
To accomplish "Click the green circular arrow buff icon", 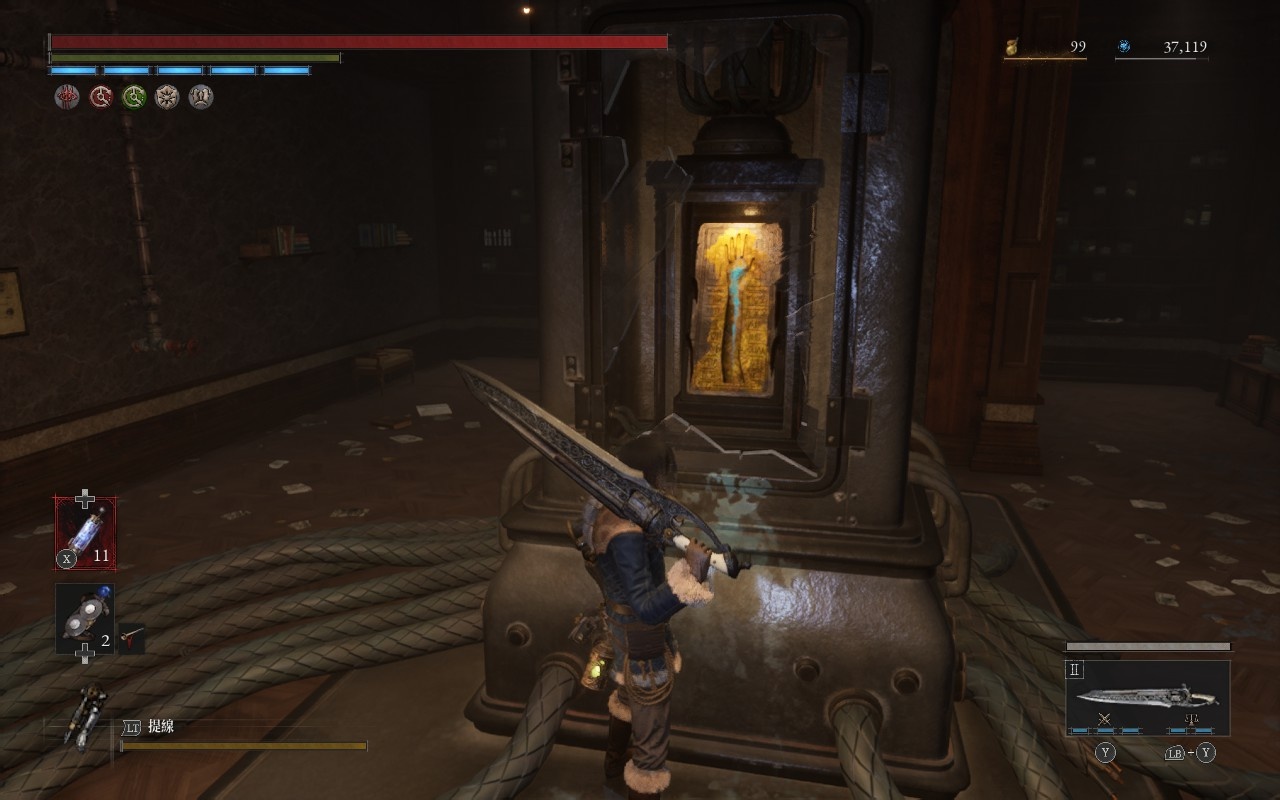I will click(x=134, y=97).
